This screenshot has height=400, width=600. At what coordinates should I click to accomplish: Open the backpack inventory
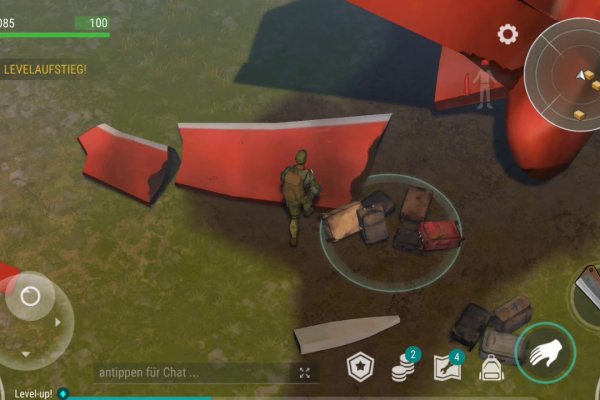(x=490, y=368)
